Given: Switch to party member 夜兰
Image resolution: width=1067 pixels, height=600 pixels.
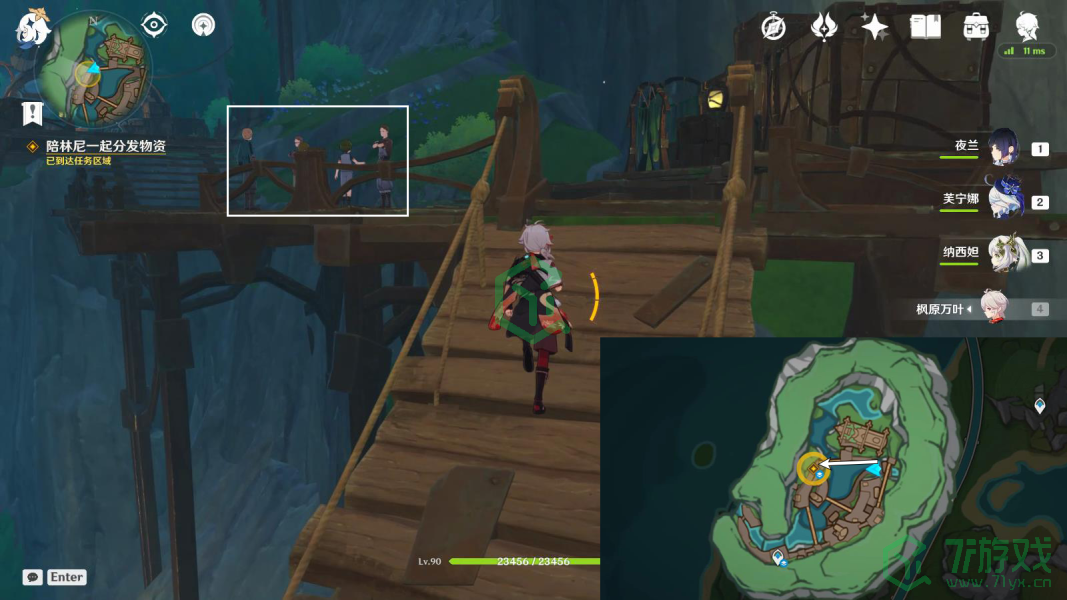Looking at the screenshot, I should tap(1003, 148).
